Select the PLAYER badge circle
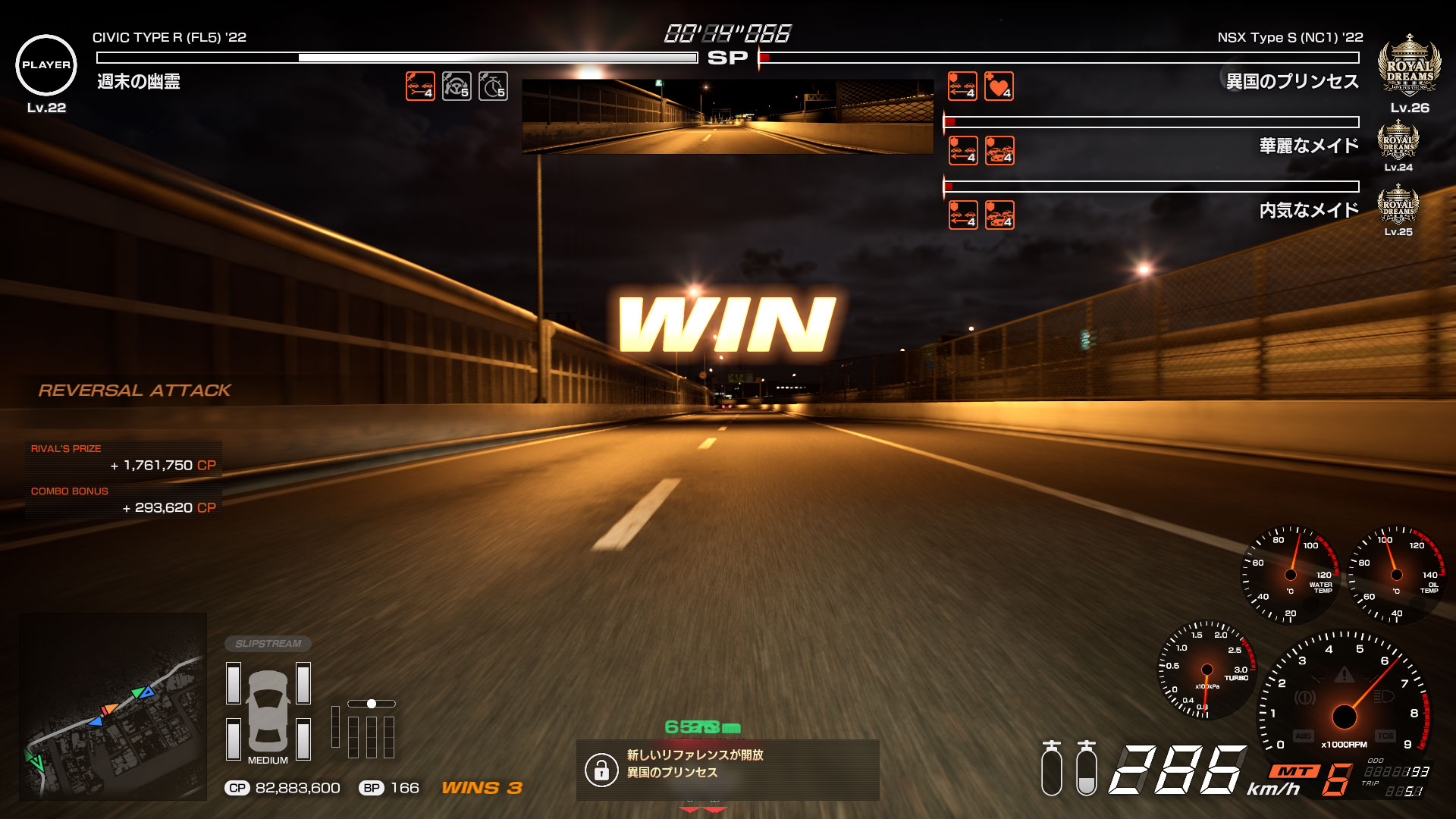 click(x=46, y=65)
